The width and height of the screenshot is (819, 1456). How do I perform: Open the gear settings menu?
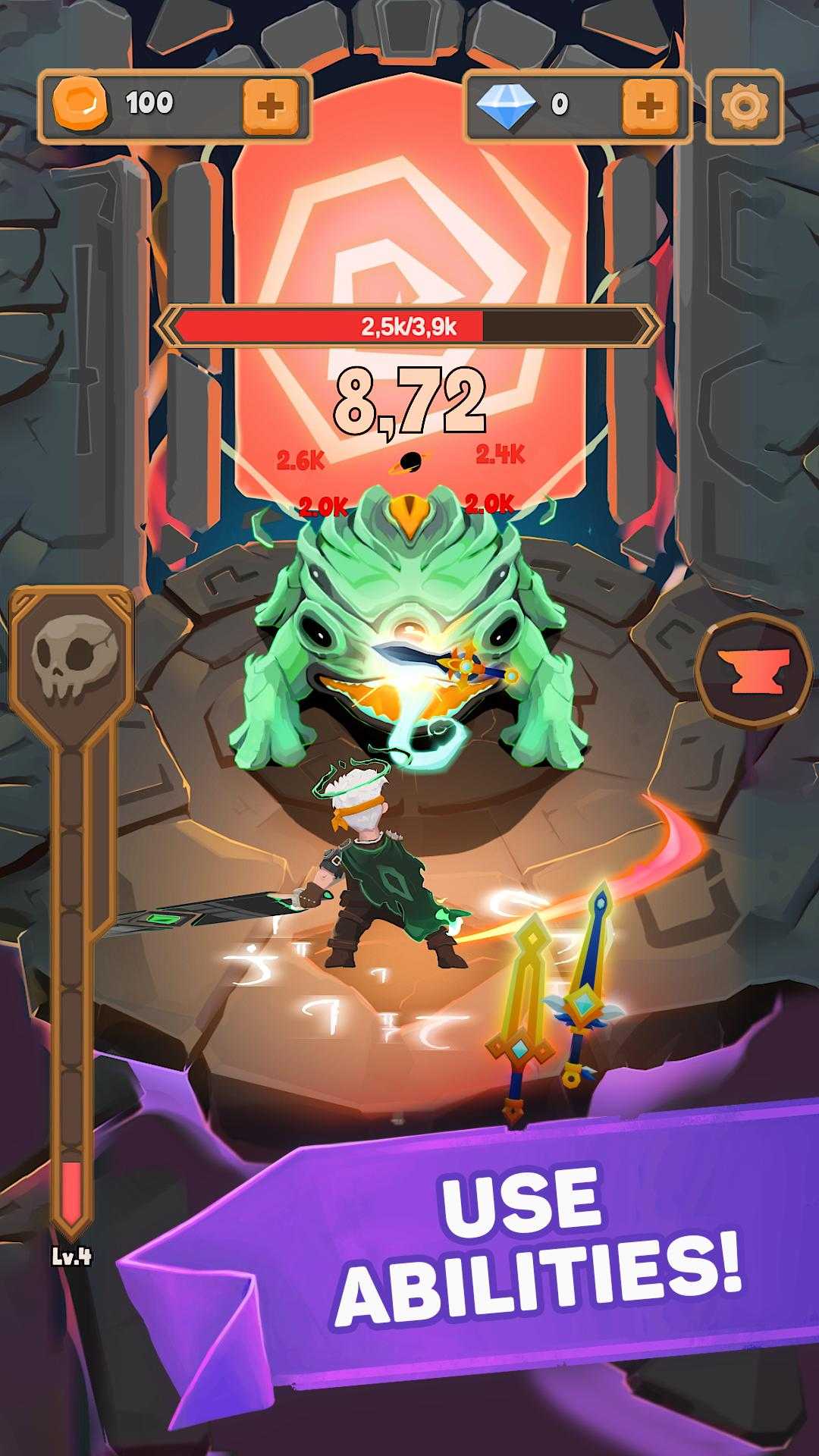click(744, 105)
